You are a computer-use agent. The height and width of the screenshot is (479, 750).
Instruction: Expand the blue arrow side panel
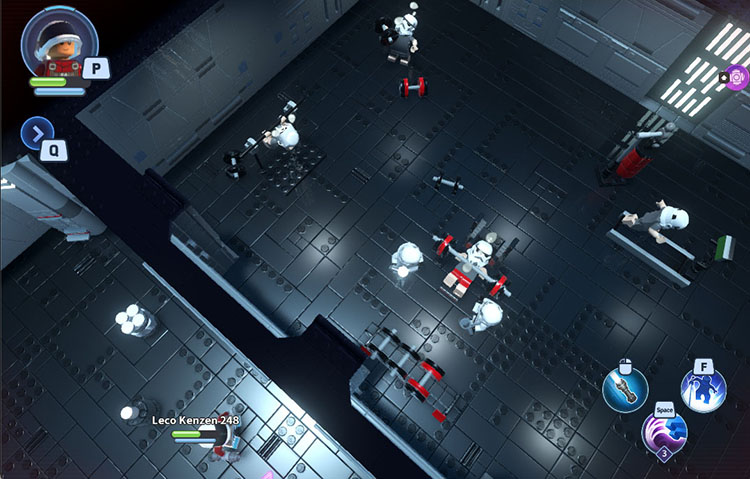coord(37,132)
